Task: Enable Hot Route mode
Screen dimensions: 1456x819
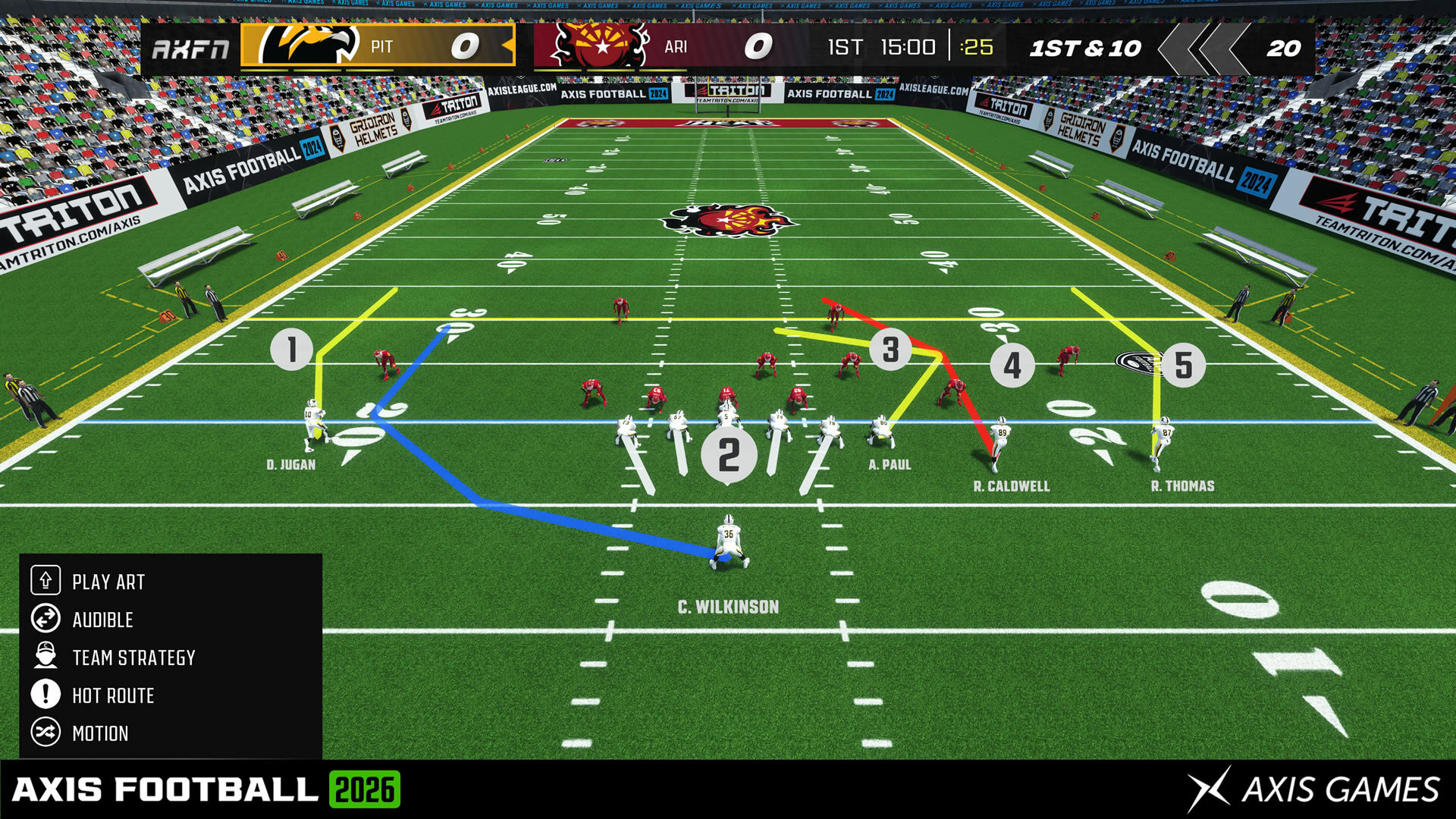Action: coord(112,695)
